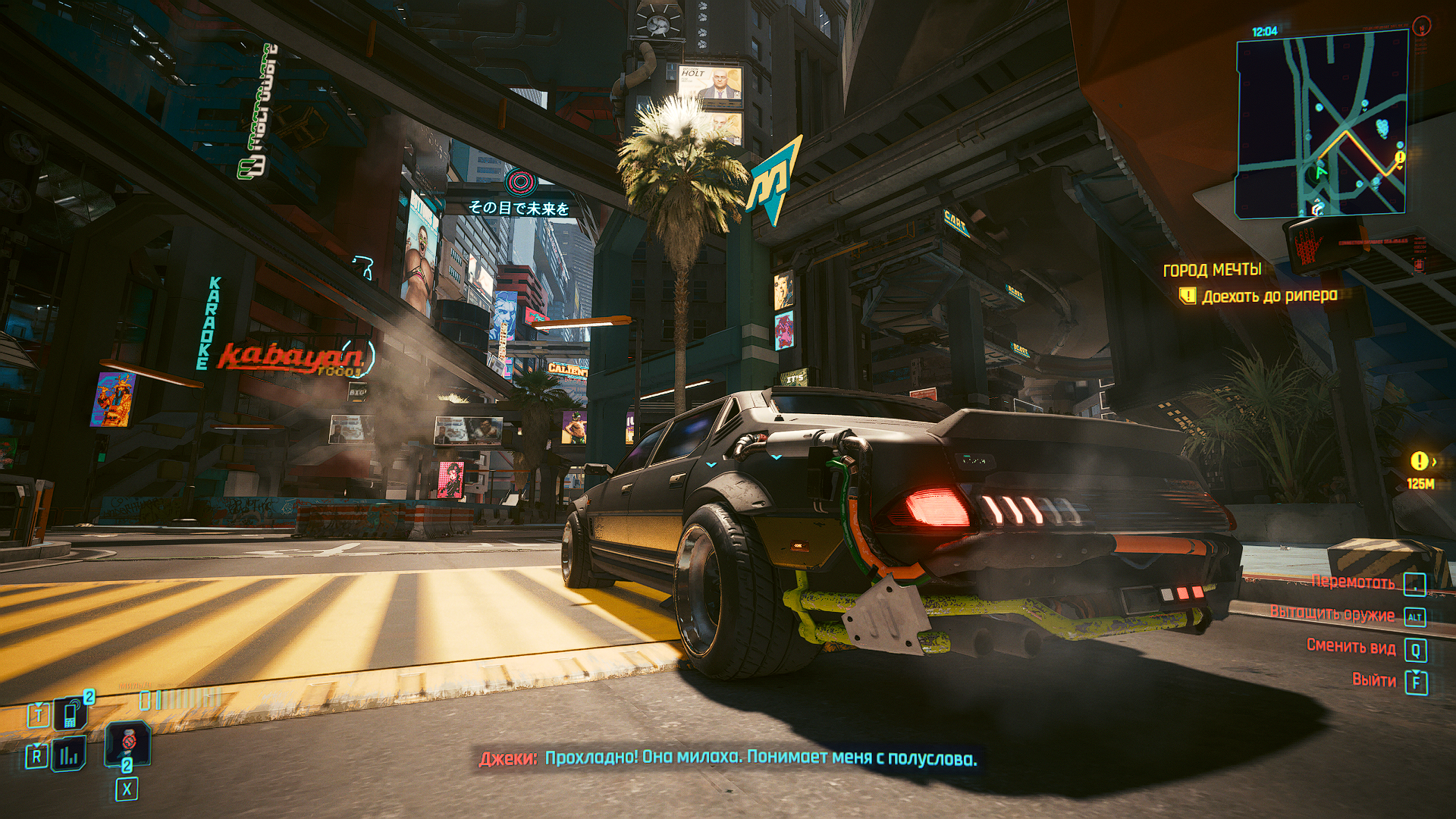This screenshot has width=1456, height=819.
Task: Click the yellow quest waypoint marker
Action: pos(1418,460)
